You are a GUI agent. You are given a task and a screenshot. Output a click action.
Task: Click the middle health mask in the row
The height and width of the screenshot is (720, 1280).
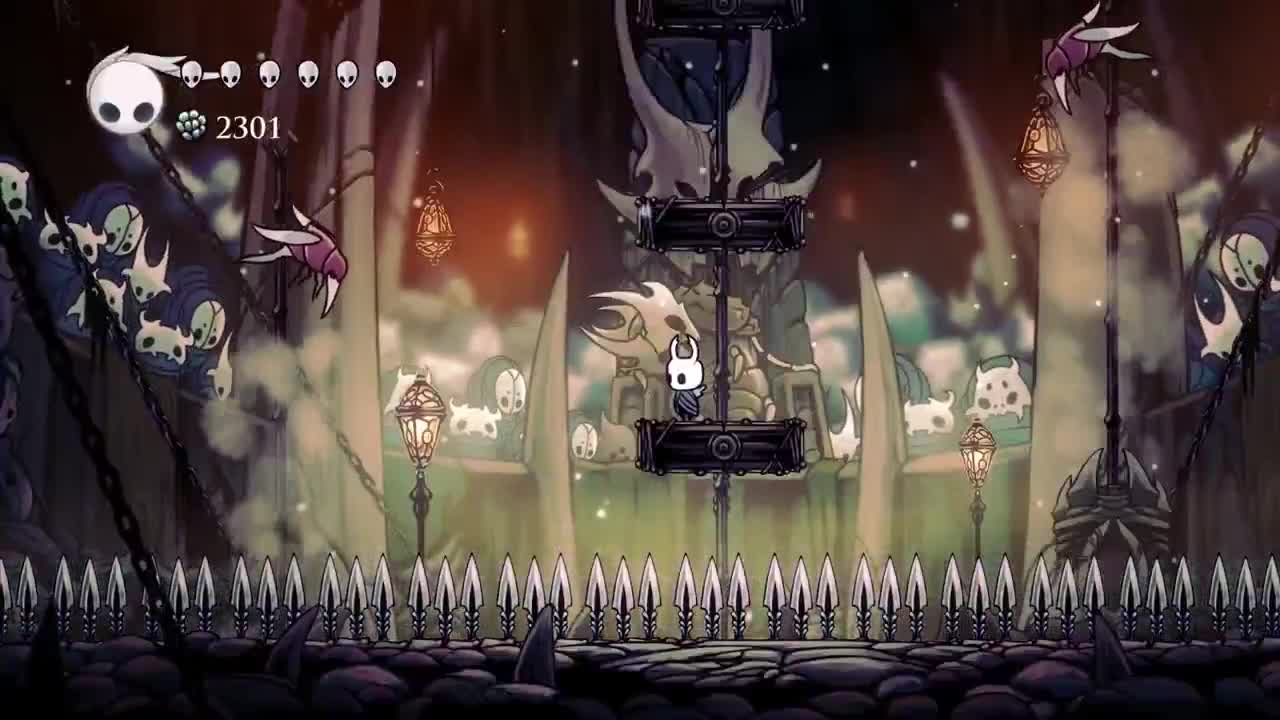[268, 74]
